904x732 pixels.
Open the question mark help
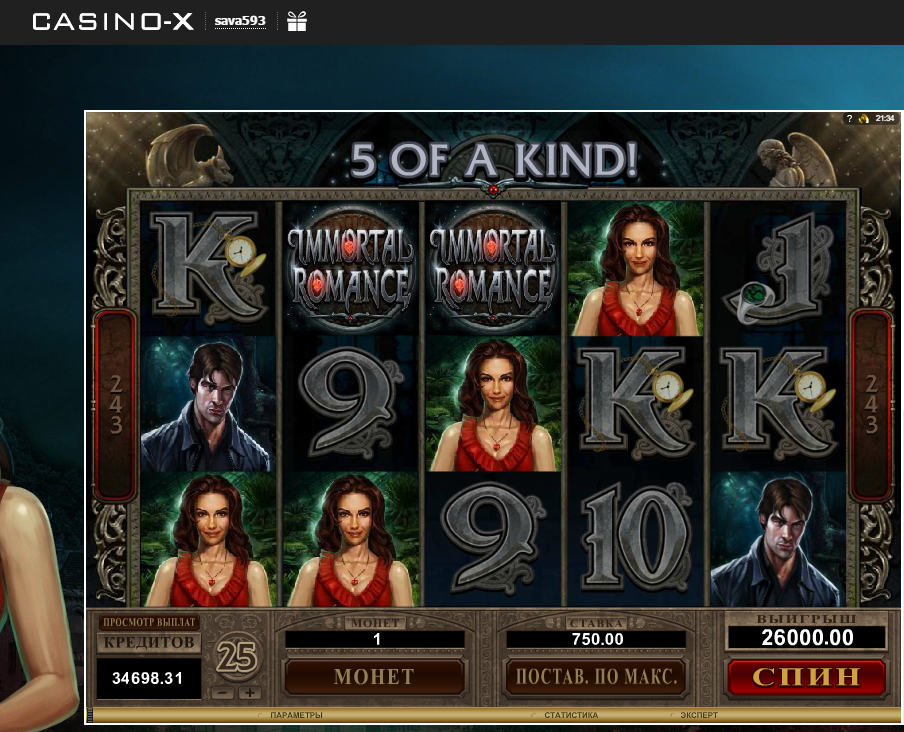pyautogui.click(x=849, y=118)
